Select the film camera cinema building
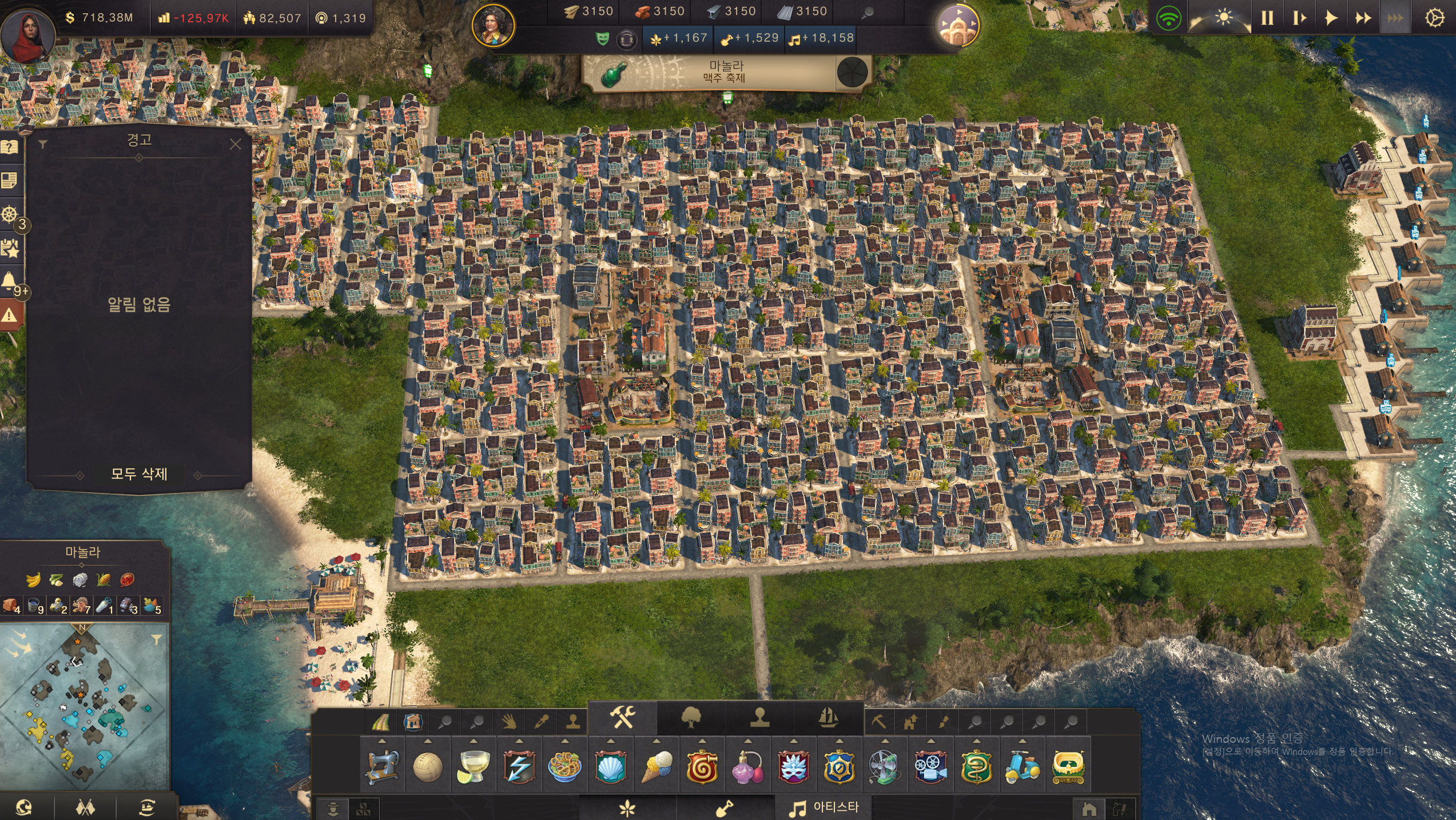This screenshot has height=820, width=1456. 930,766
